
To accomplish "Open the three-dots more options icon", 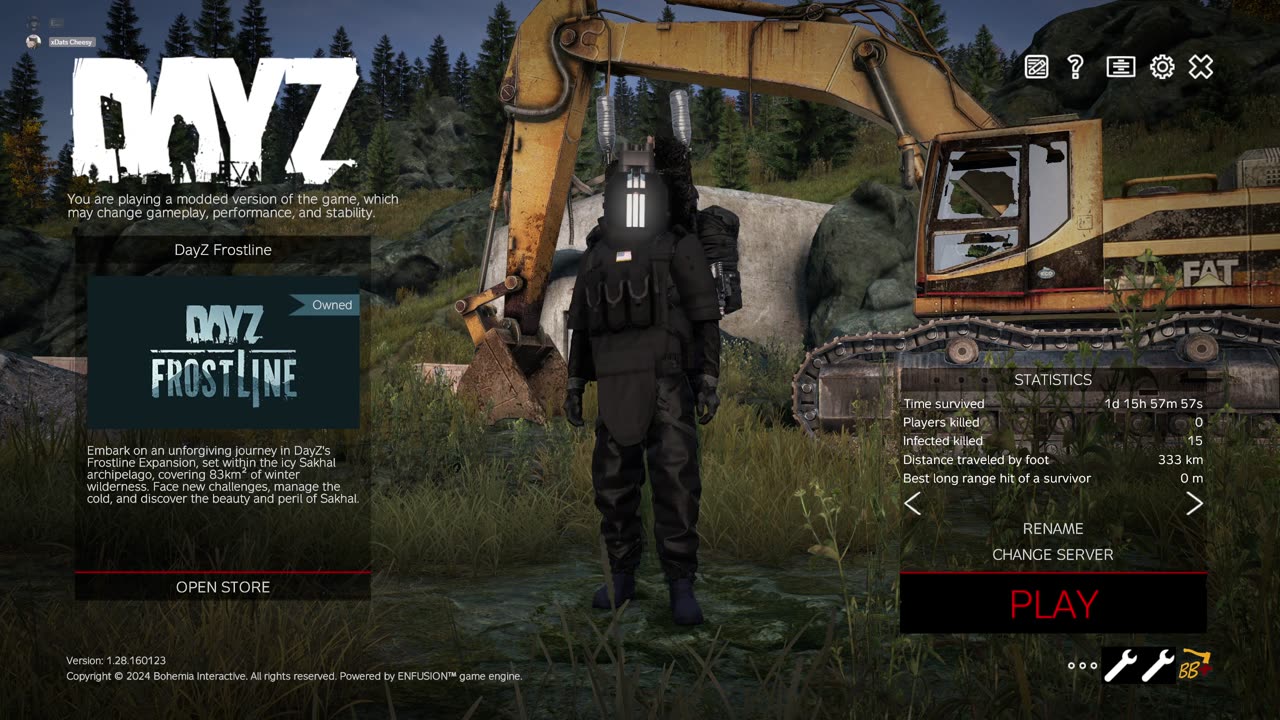I will [x=1082, y=665].
